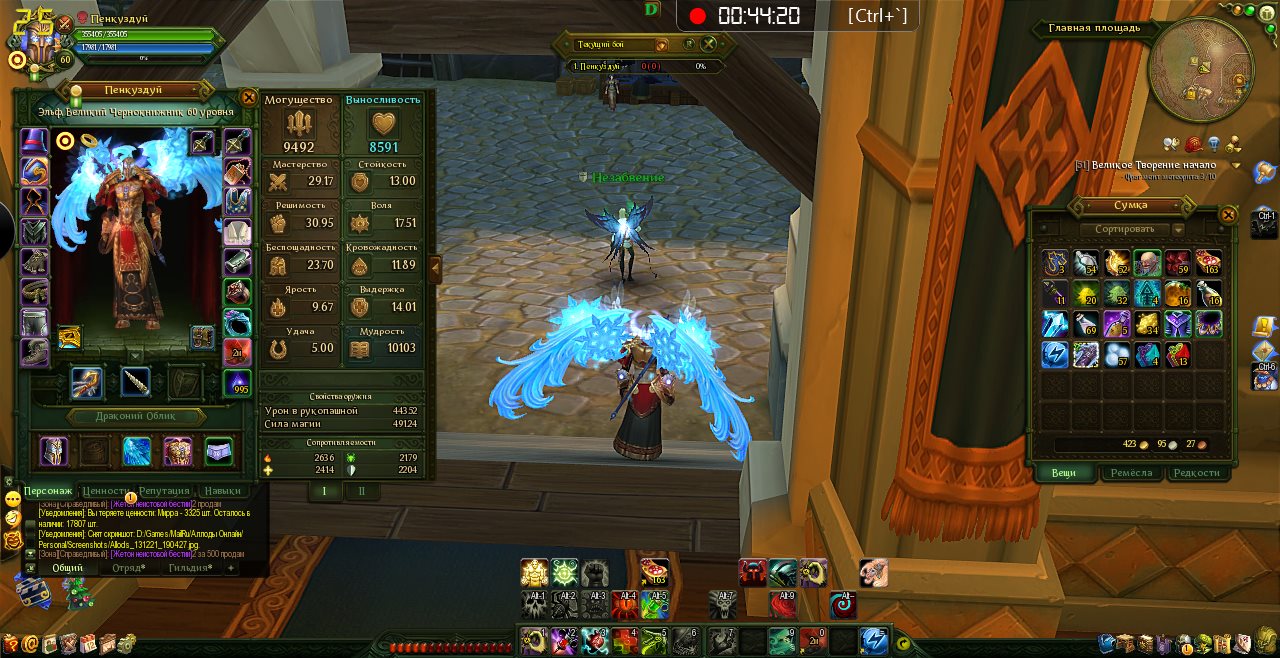Close the Сумка bag window
Screen dimensions: 1280x658
[x=1229, y=214]
